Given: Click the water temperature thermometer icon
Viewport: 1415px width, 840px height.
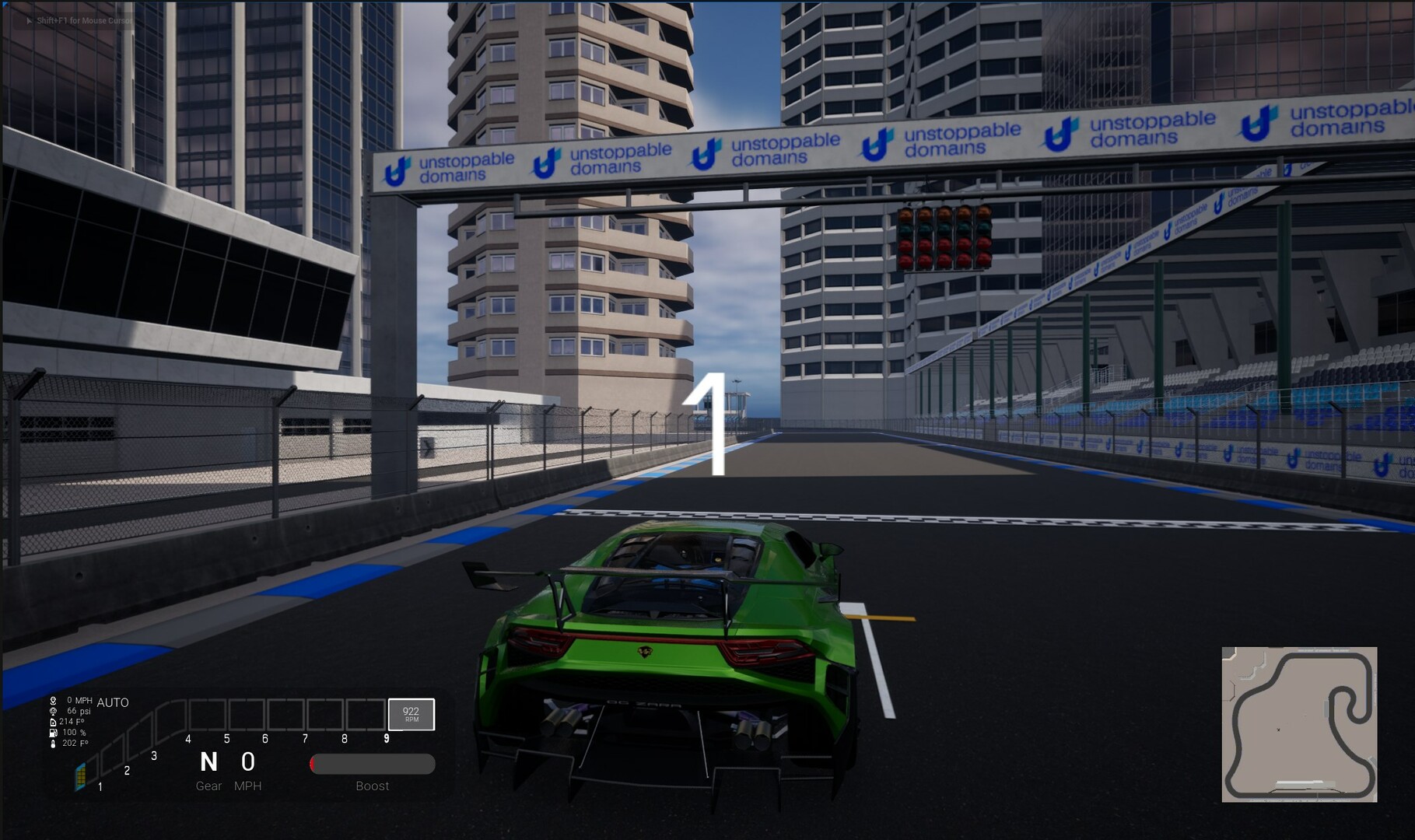Looking at the screenshot, I should point(53,744).
